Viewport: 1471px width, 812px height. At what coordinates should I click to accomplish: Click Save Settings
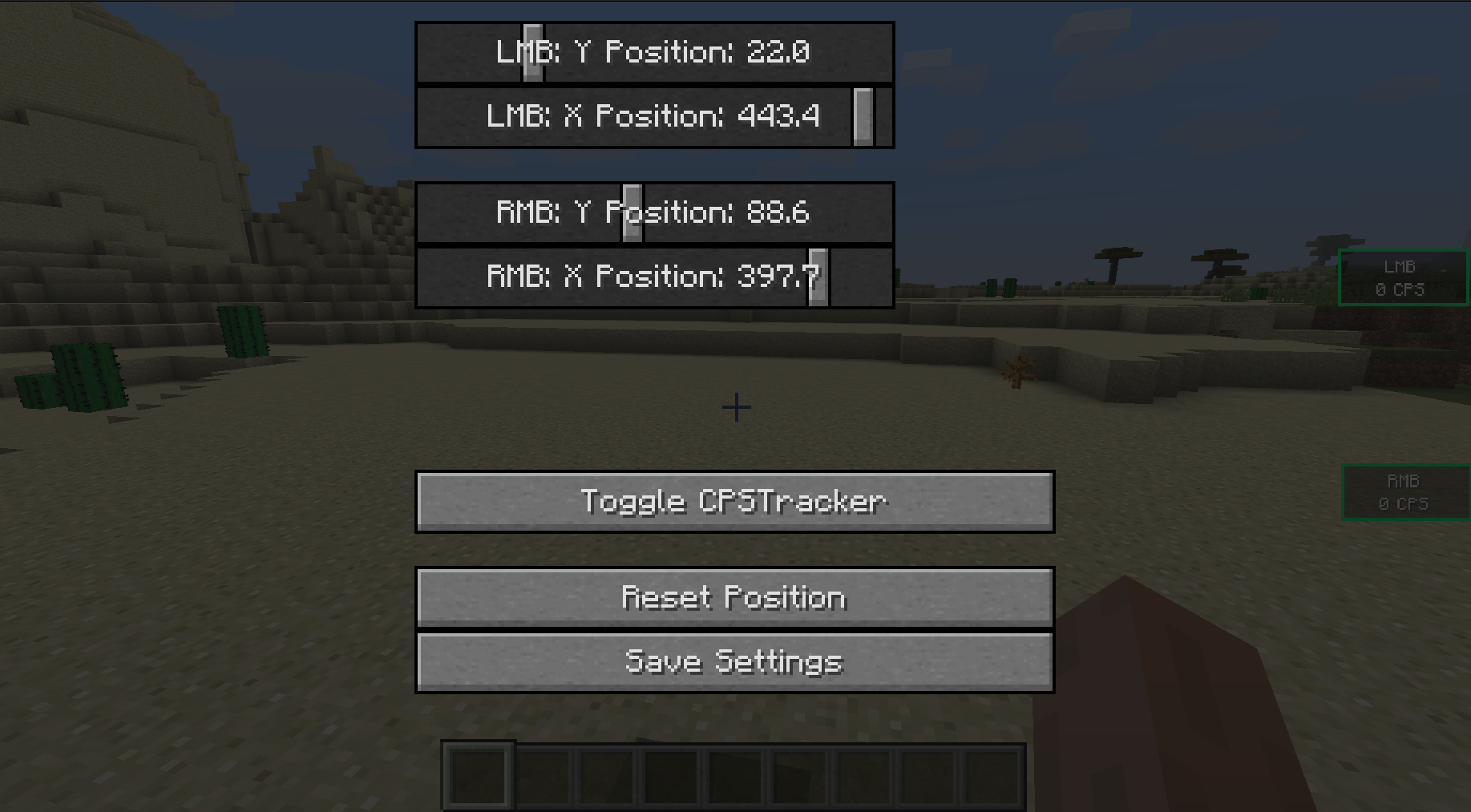pyautogui.click(x=733, y=661)
